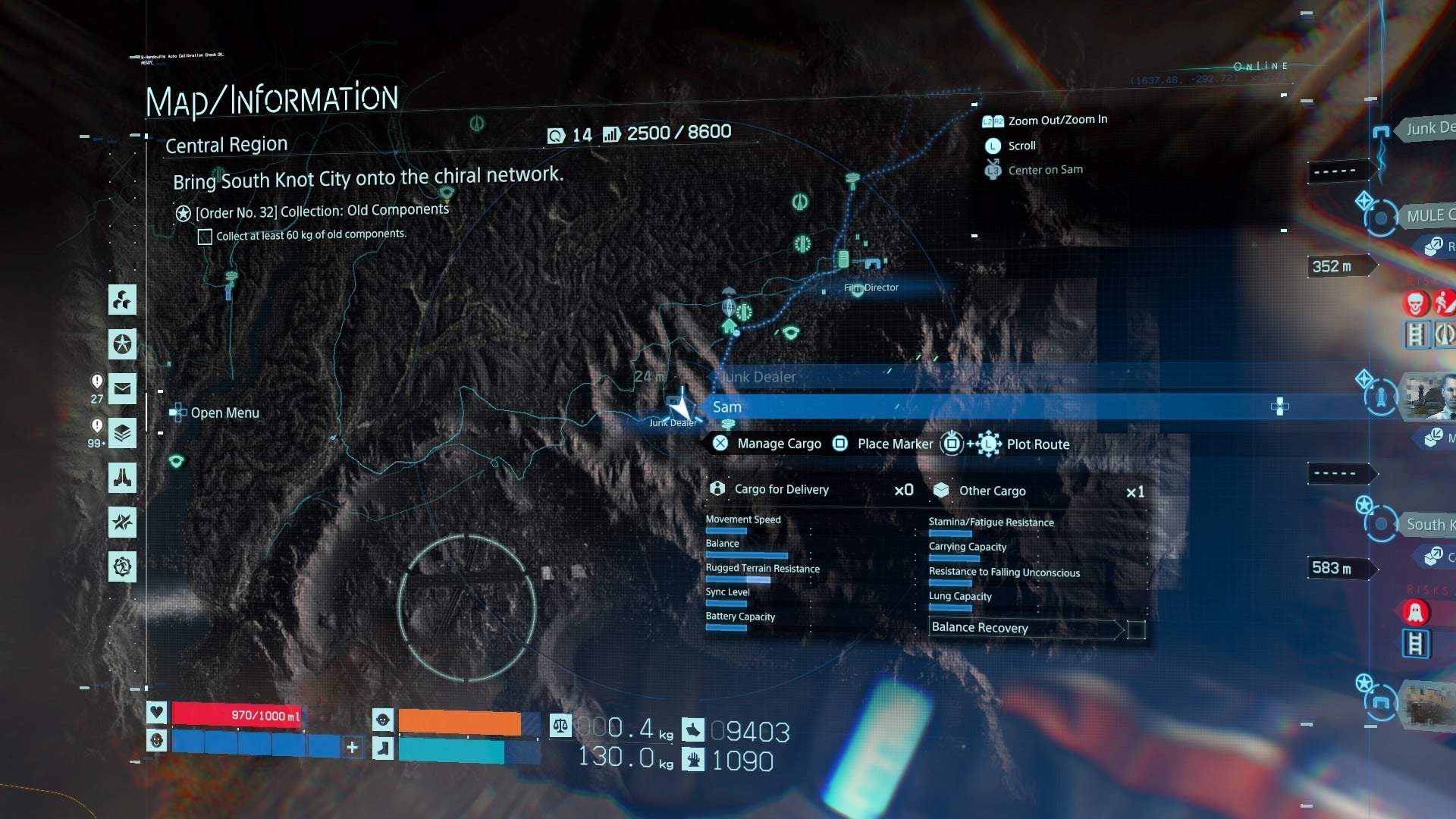The width and height of the screenshot is (1456, 819).
Task: Activate Plot Route for the journey
Action: click(x=1038, y=444)
